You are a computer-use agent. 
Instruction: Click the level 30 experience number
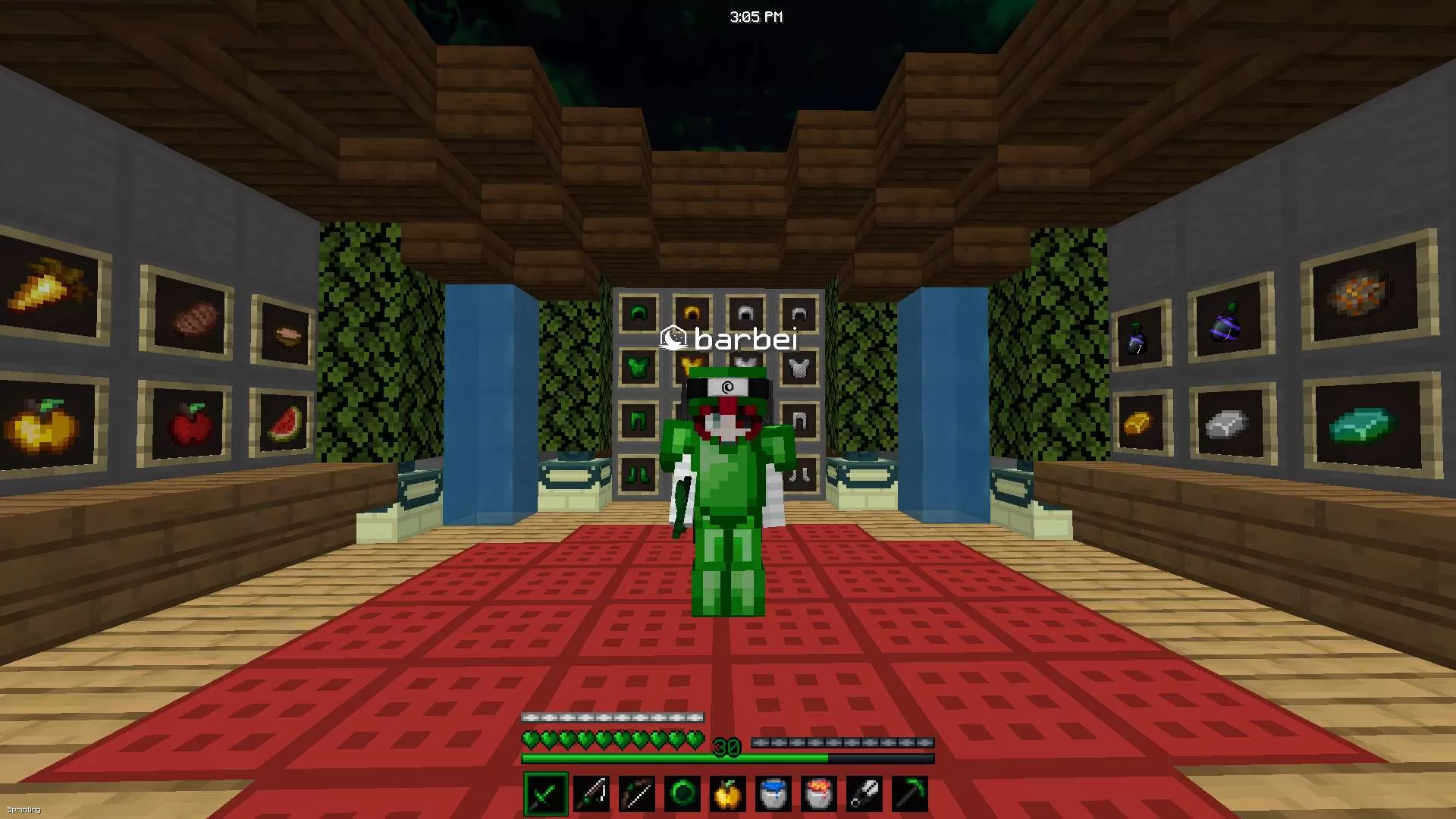[726, 747]
